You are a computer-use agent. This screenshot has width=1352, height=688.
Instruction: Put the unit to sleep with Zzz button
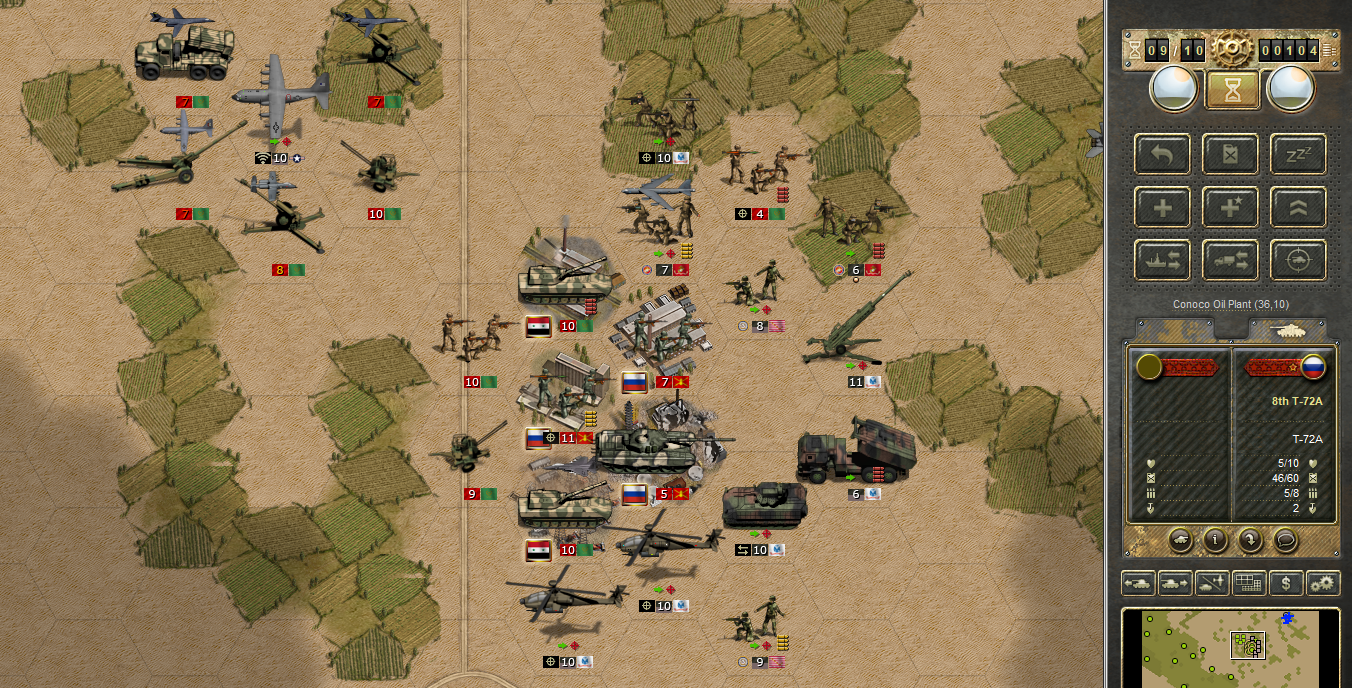click(1298, 154)
